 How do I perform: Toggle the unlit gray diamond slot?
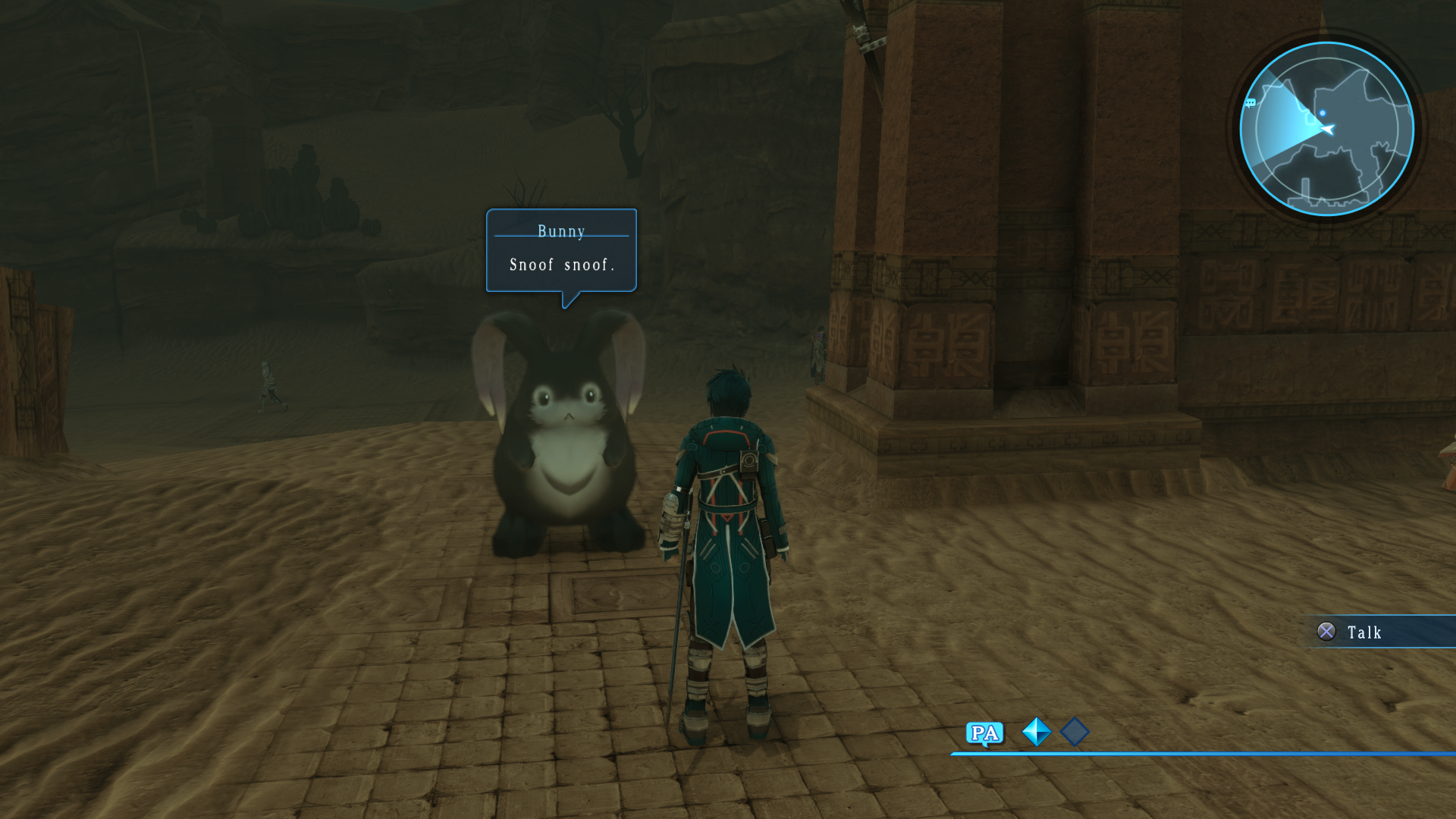(1075, 731)
